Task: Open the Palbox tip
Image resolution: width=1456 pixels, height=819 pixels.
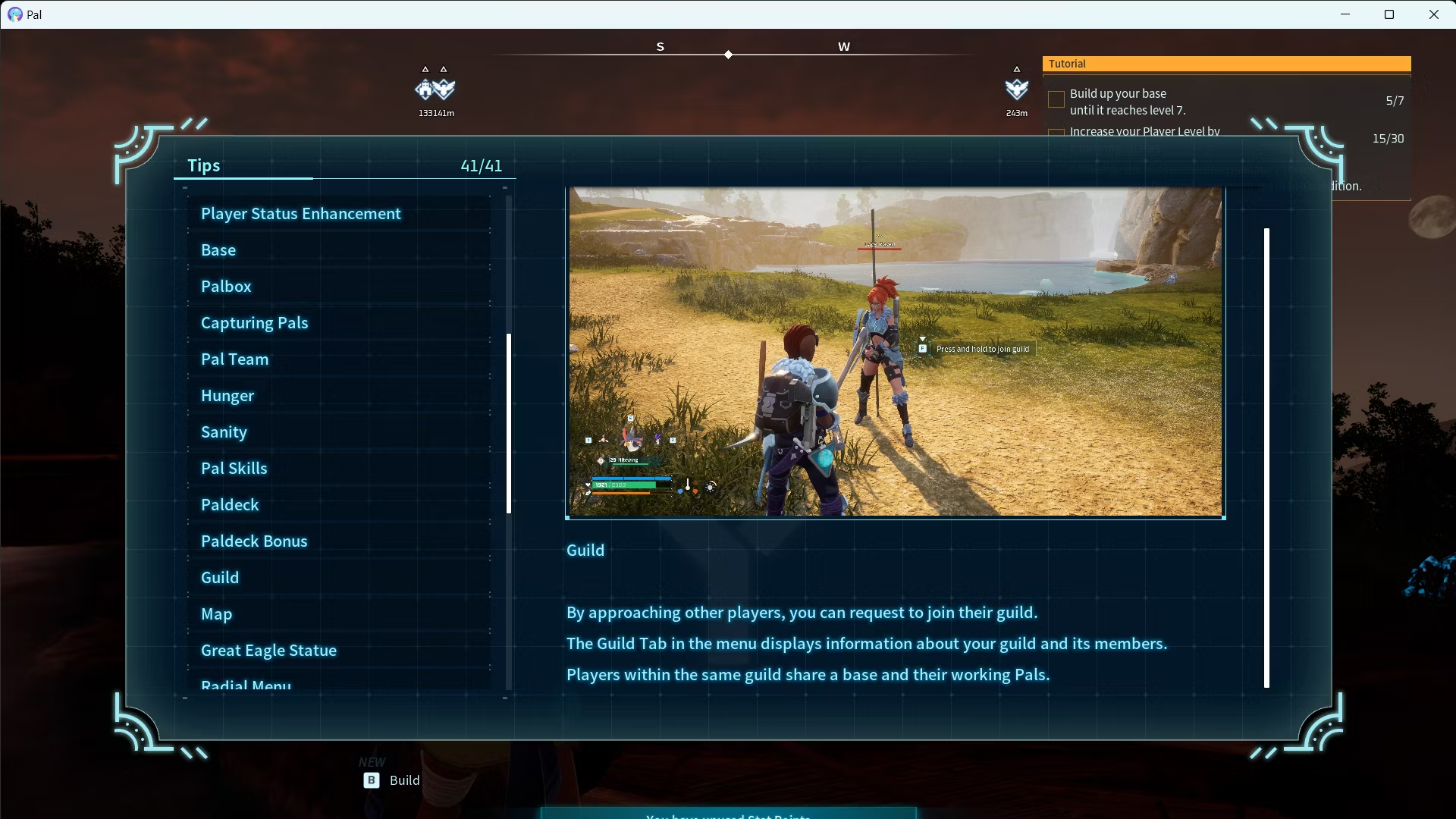Action: point(226,287)
